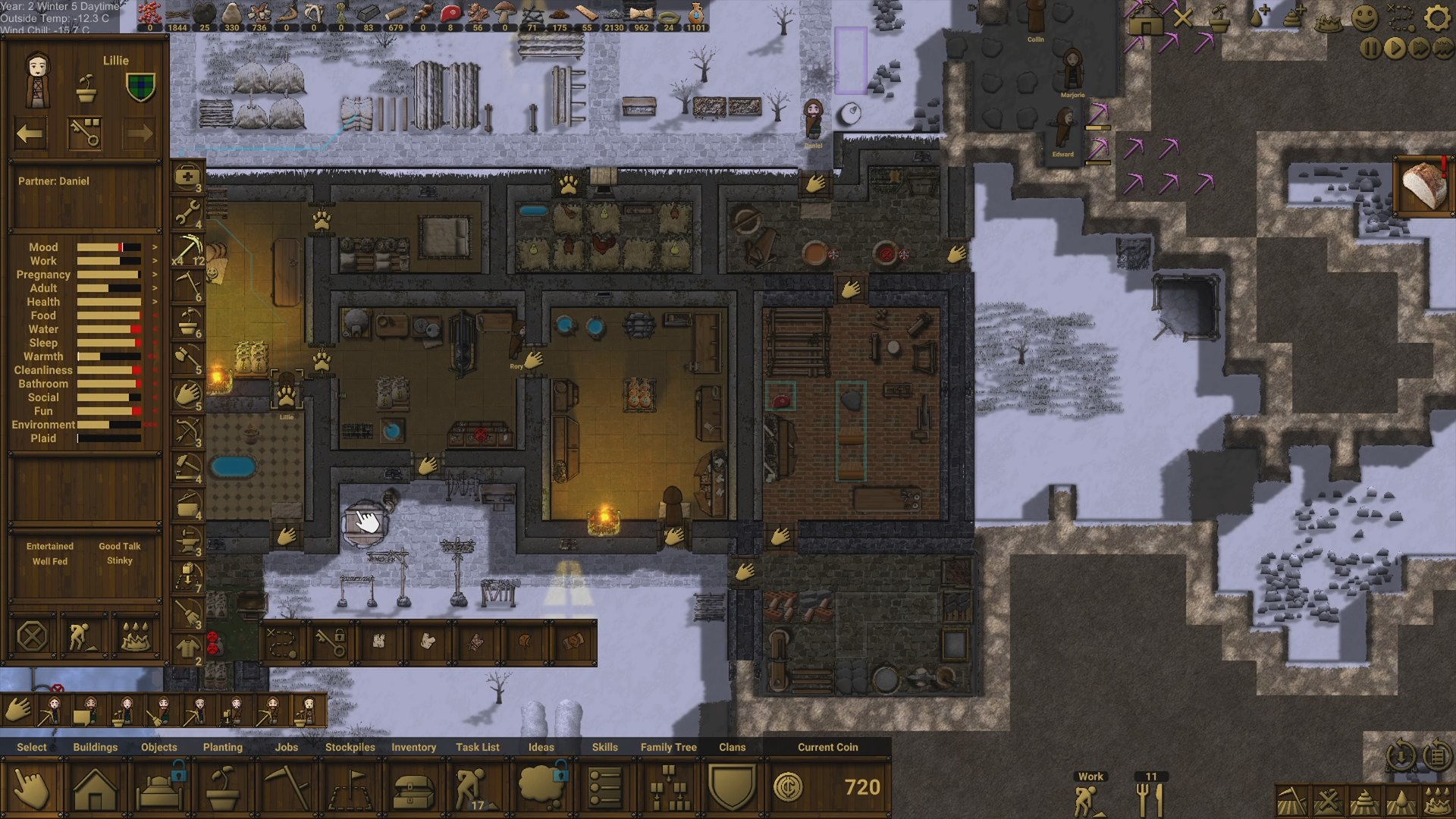Activate the Select hand tool
Screen dimensions: 1456x819
pos(31,788)
